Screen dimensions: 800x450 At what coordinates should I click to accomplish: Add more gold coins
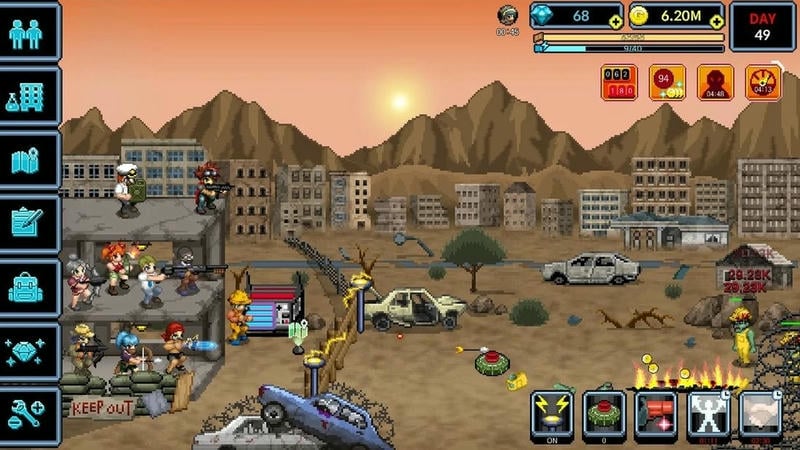pos(716,23)
